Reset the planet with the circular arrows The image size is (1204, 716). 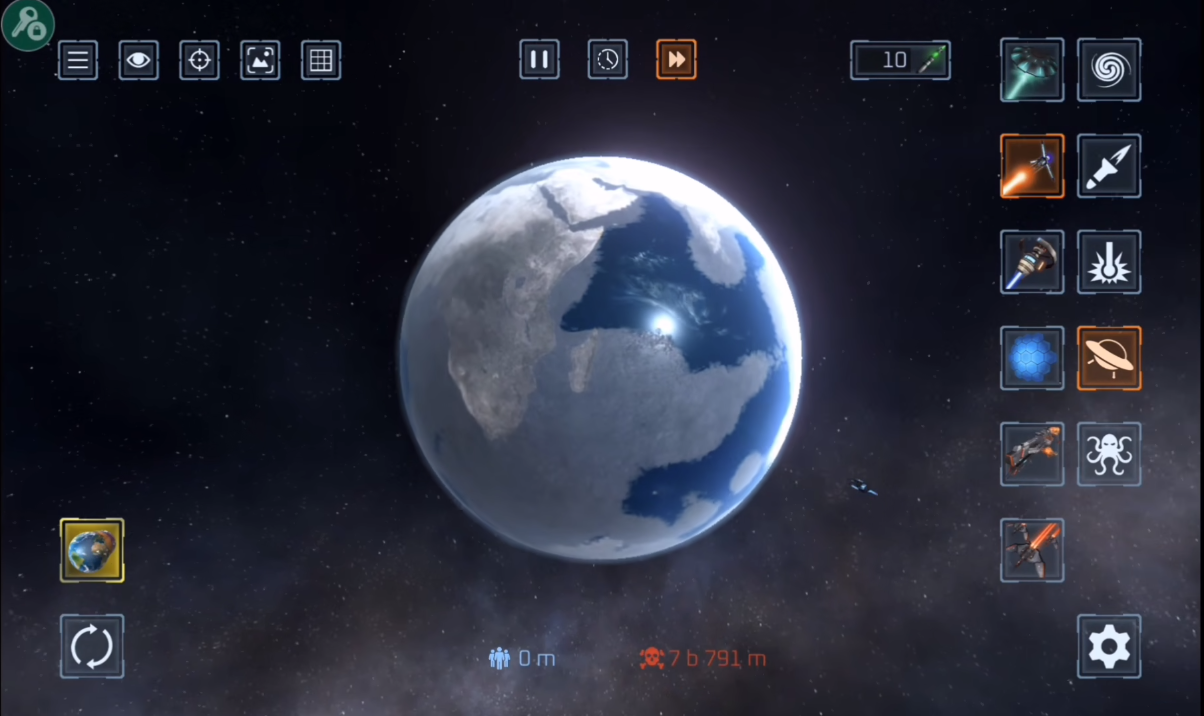pyautogui.click(x=92, y=646)
